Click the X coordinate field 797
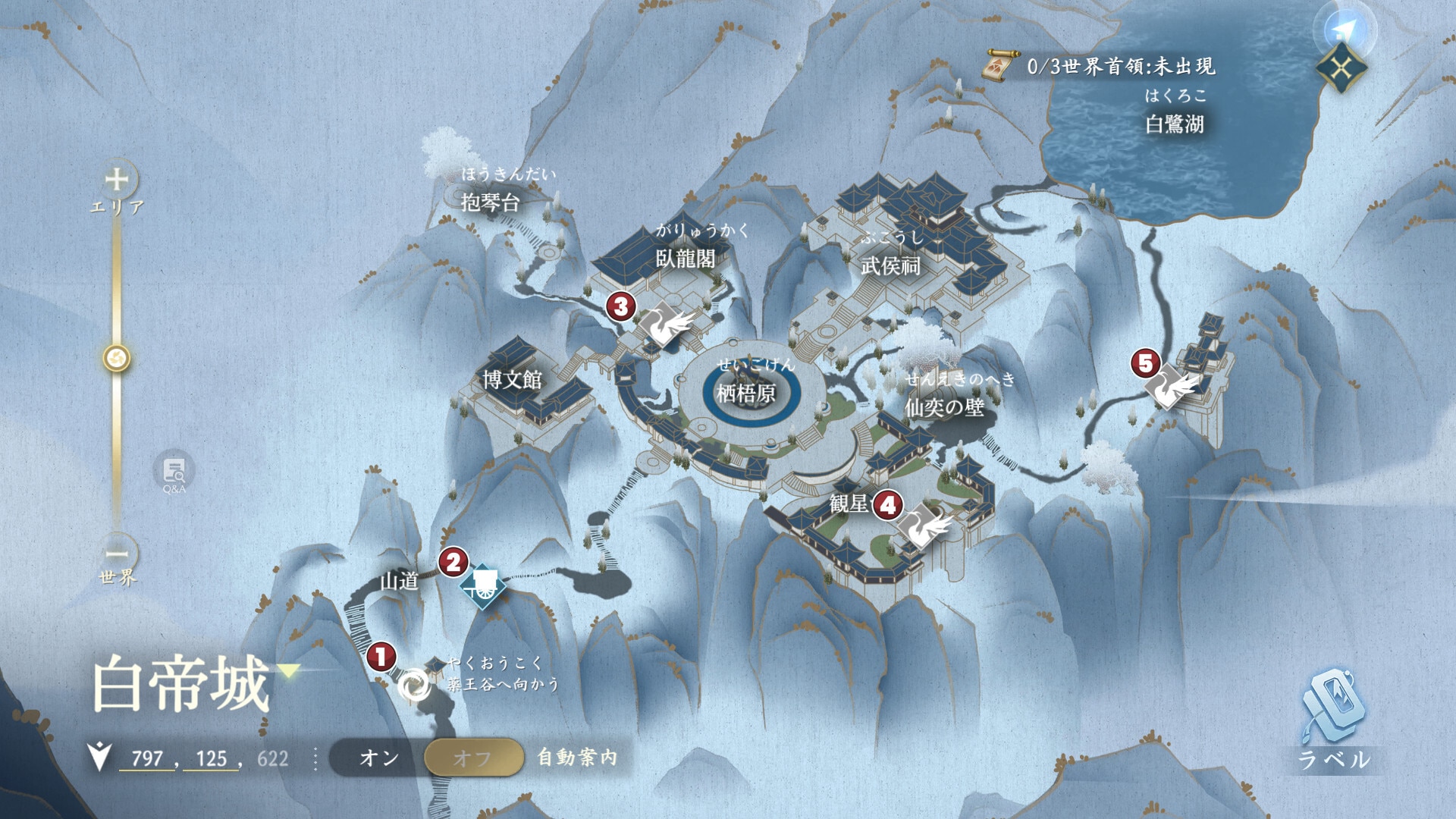 pos(147,758)
